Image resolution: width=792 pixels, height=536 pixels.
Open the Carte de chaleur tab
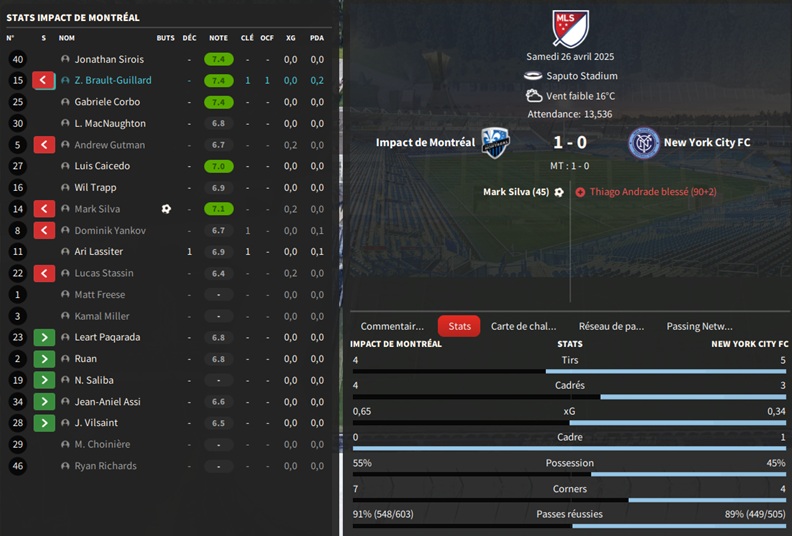(x=523, y=326)
